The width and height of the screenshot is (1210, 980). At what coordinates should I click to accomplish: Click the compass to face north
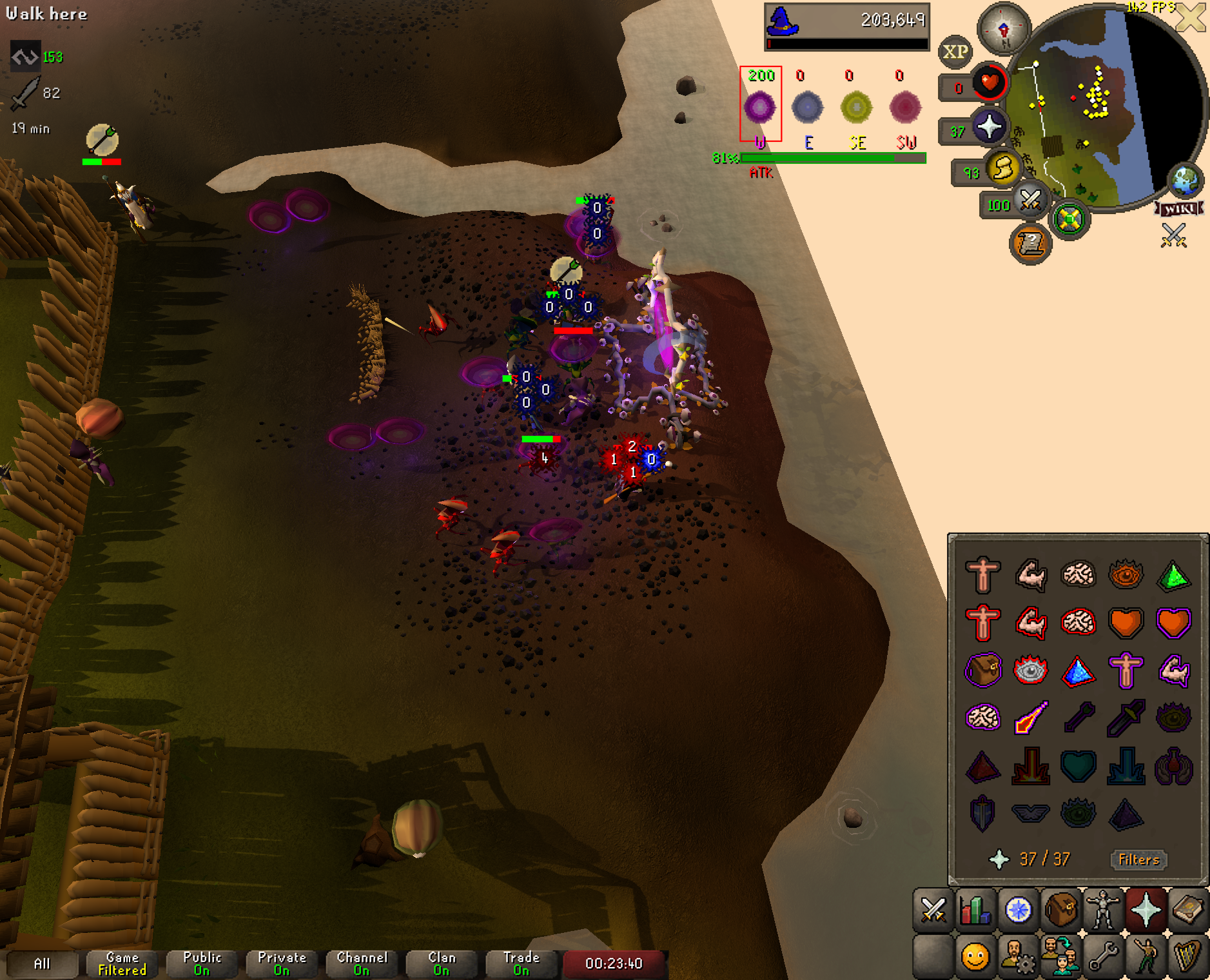pos(1003,29)
